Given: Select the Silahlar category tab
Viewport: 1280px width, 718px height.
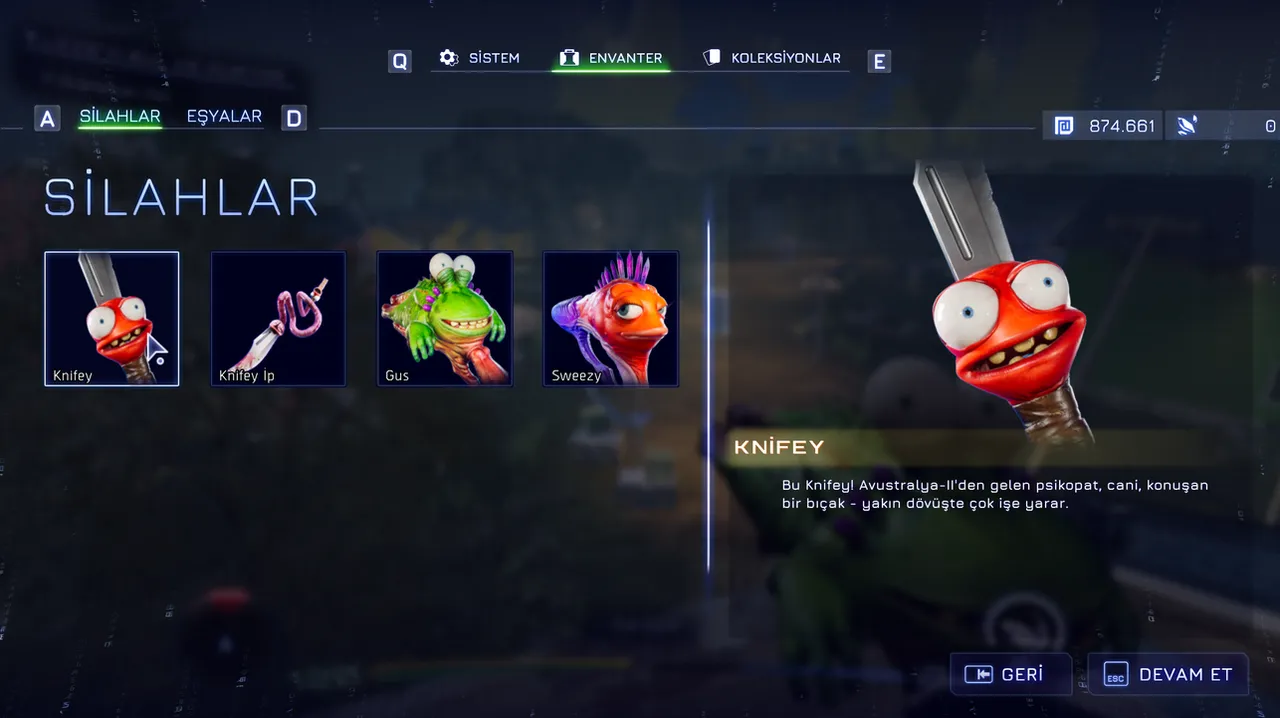Looking at the screenshot, I should point(120,117).
